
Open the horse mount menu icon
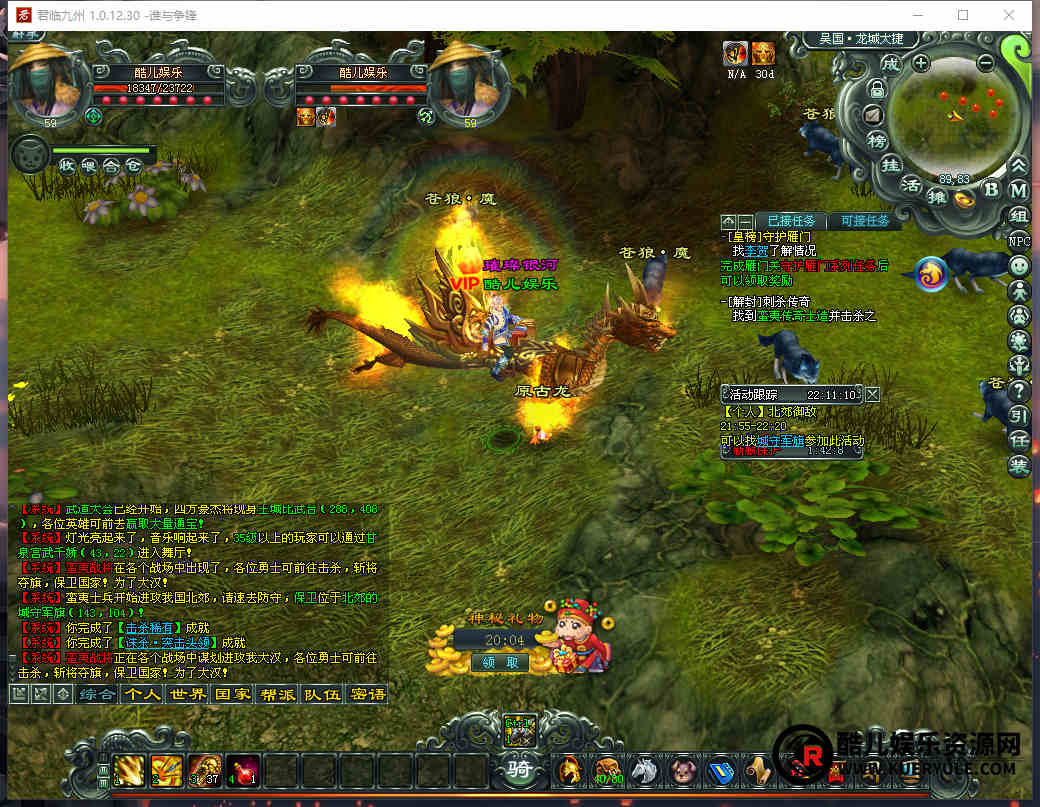coord(644,770)
